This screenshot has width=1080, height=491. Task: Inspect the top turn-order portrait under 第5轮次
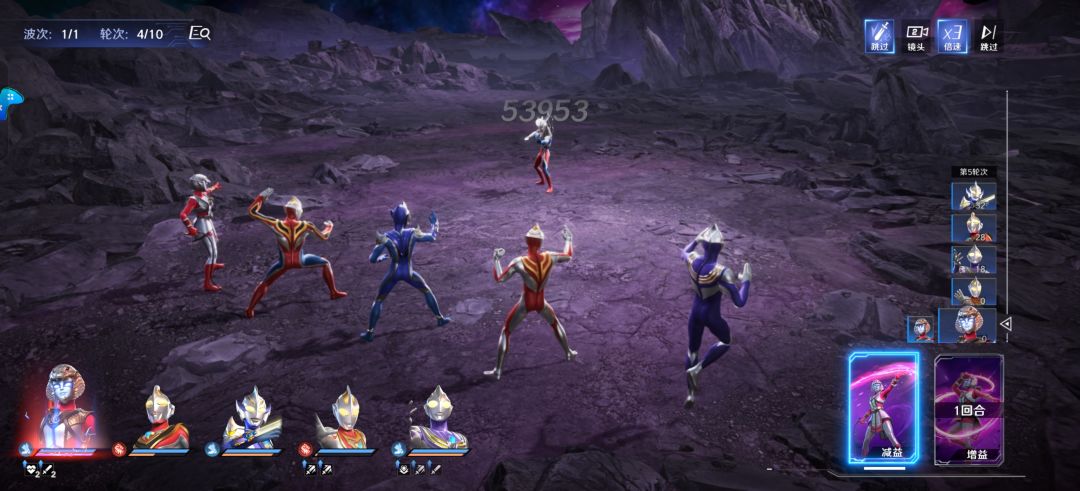972,197
